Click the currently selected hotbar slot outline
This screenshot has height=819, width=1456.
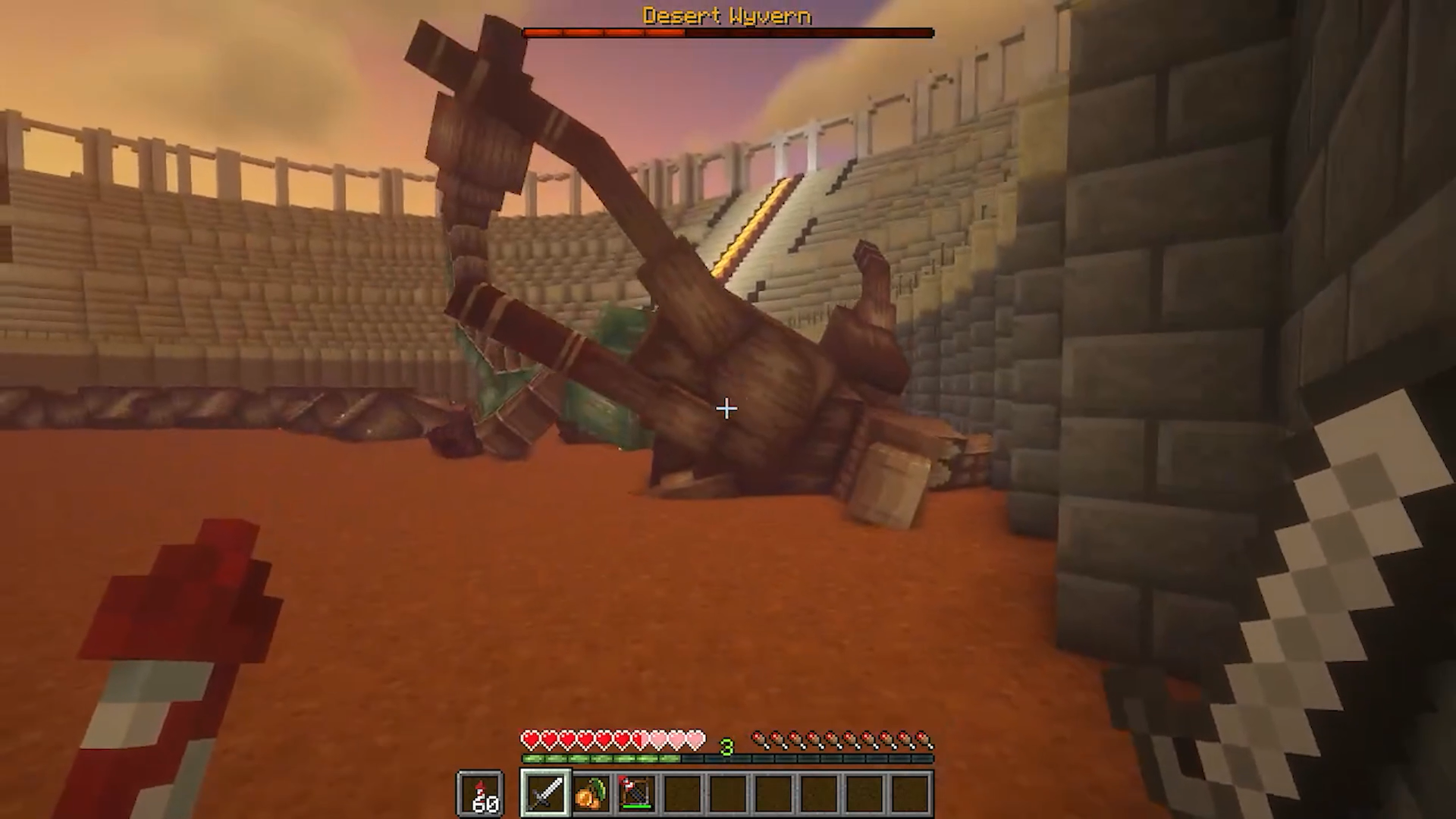click(546, 793)
